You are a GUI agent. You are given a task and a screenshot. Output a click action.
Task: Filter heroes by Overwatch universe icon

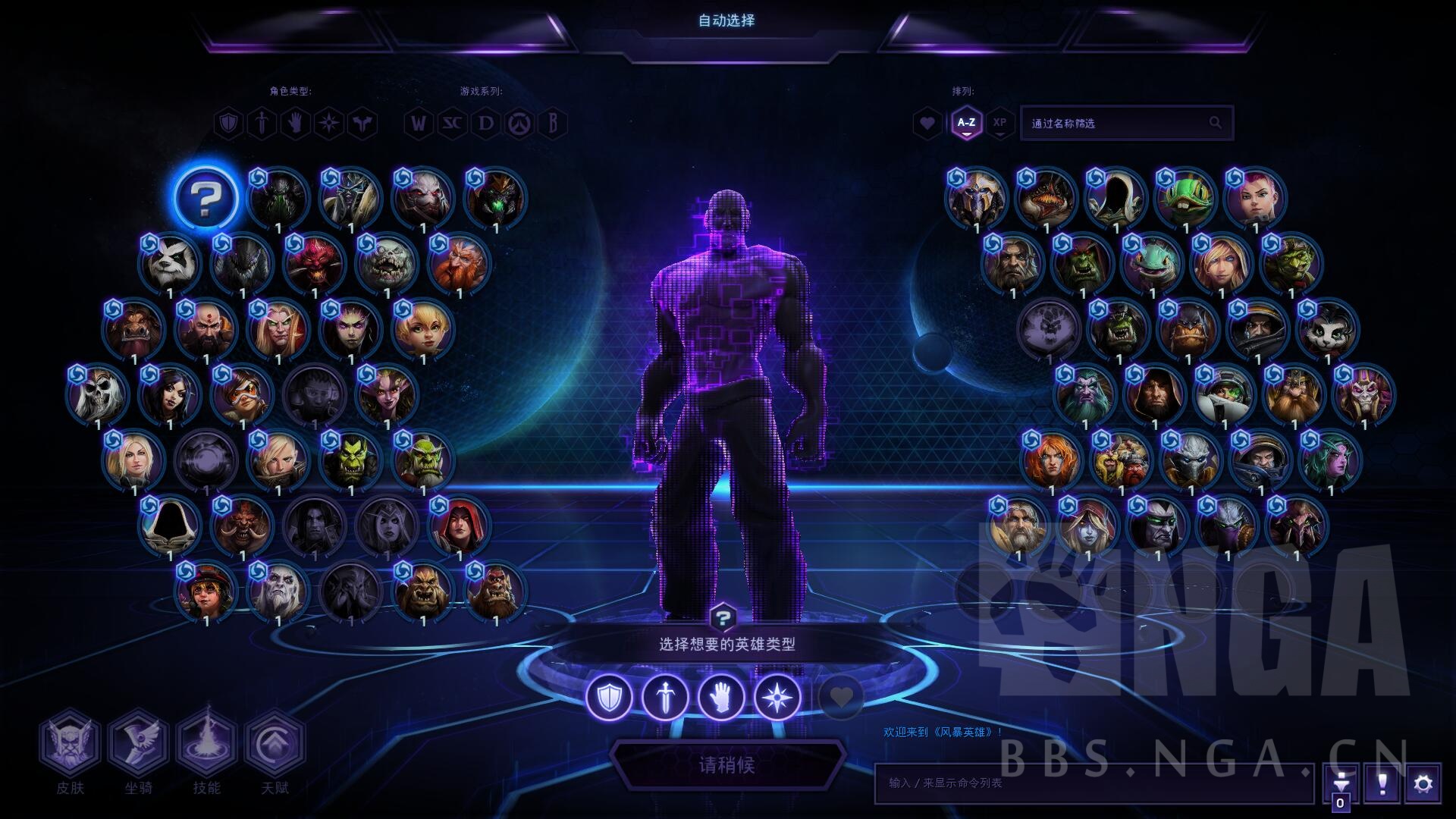click(520, 123)
